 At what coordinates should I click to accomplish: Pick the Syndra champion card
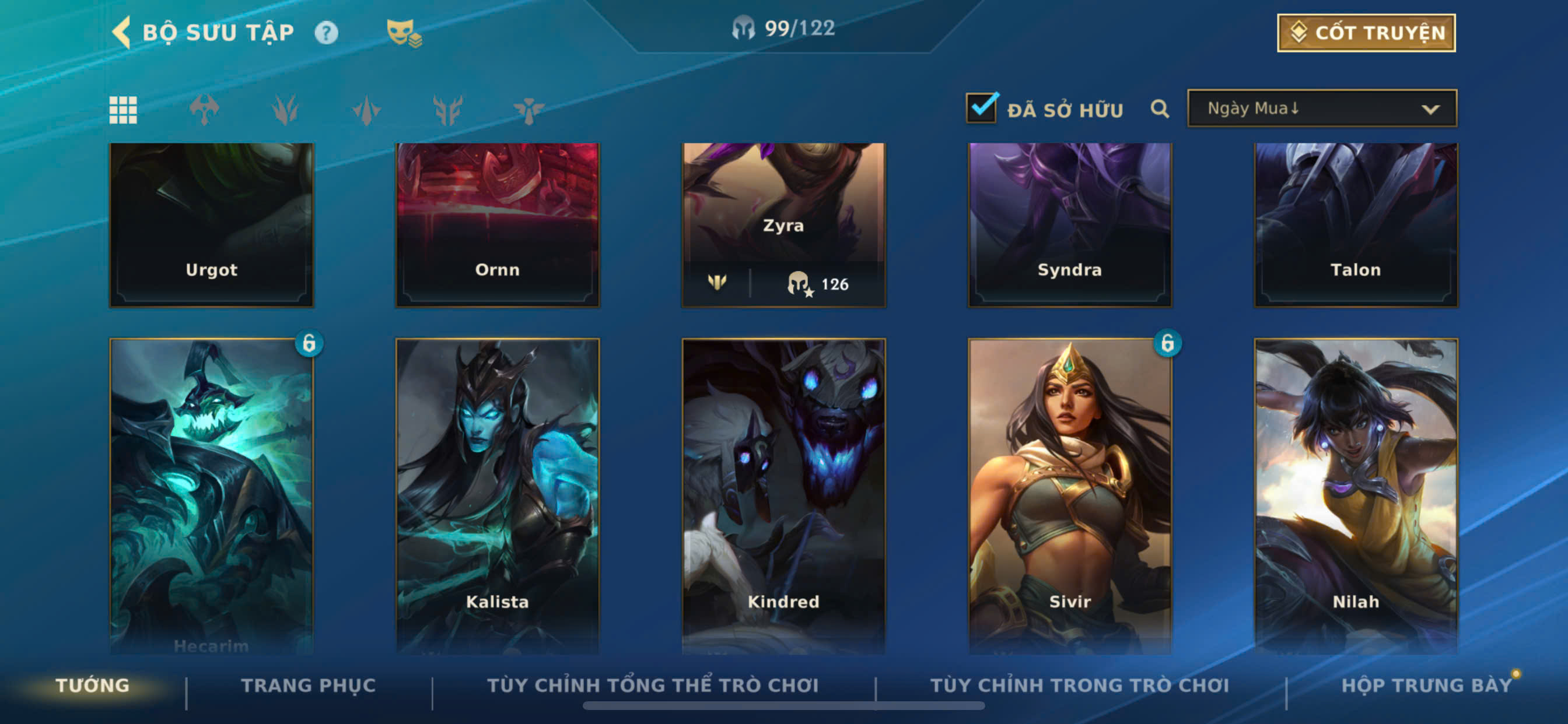click(x=1069, y=224)
